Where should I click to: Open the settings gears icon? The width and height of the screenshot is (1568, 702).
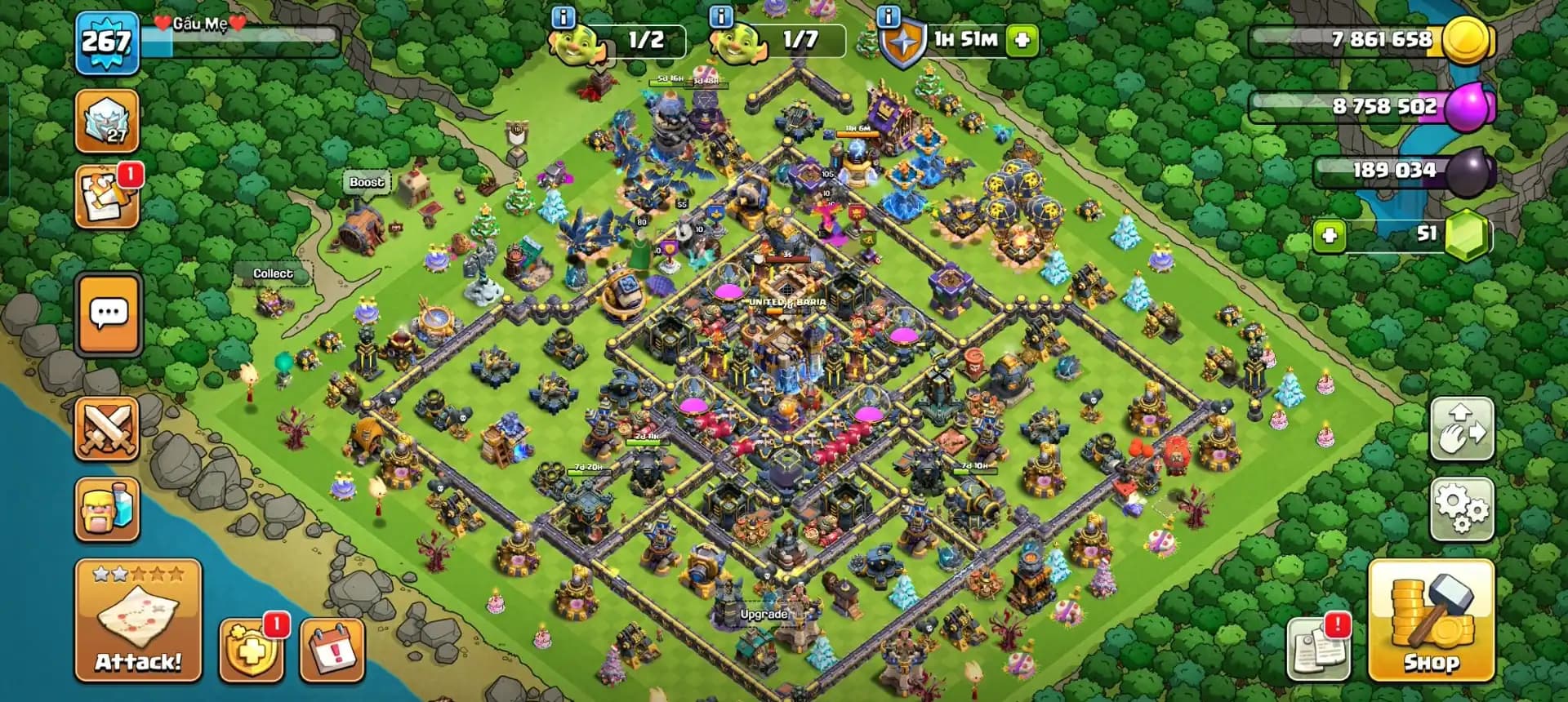click(1463, 508)
